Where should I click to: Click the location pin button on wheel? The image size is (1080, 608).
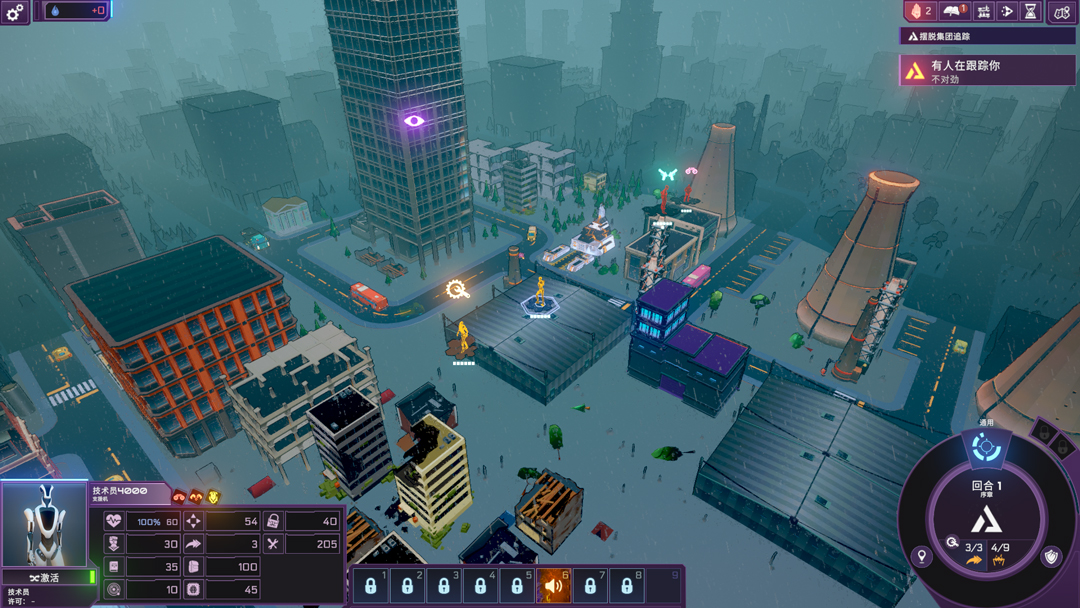(922, 557)
